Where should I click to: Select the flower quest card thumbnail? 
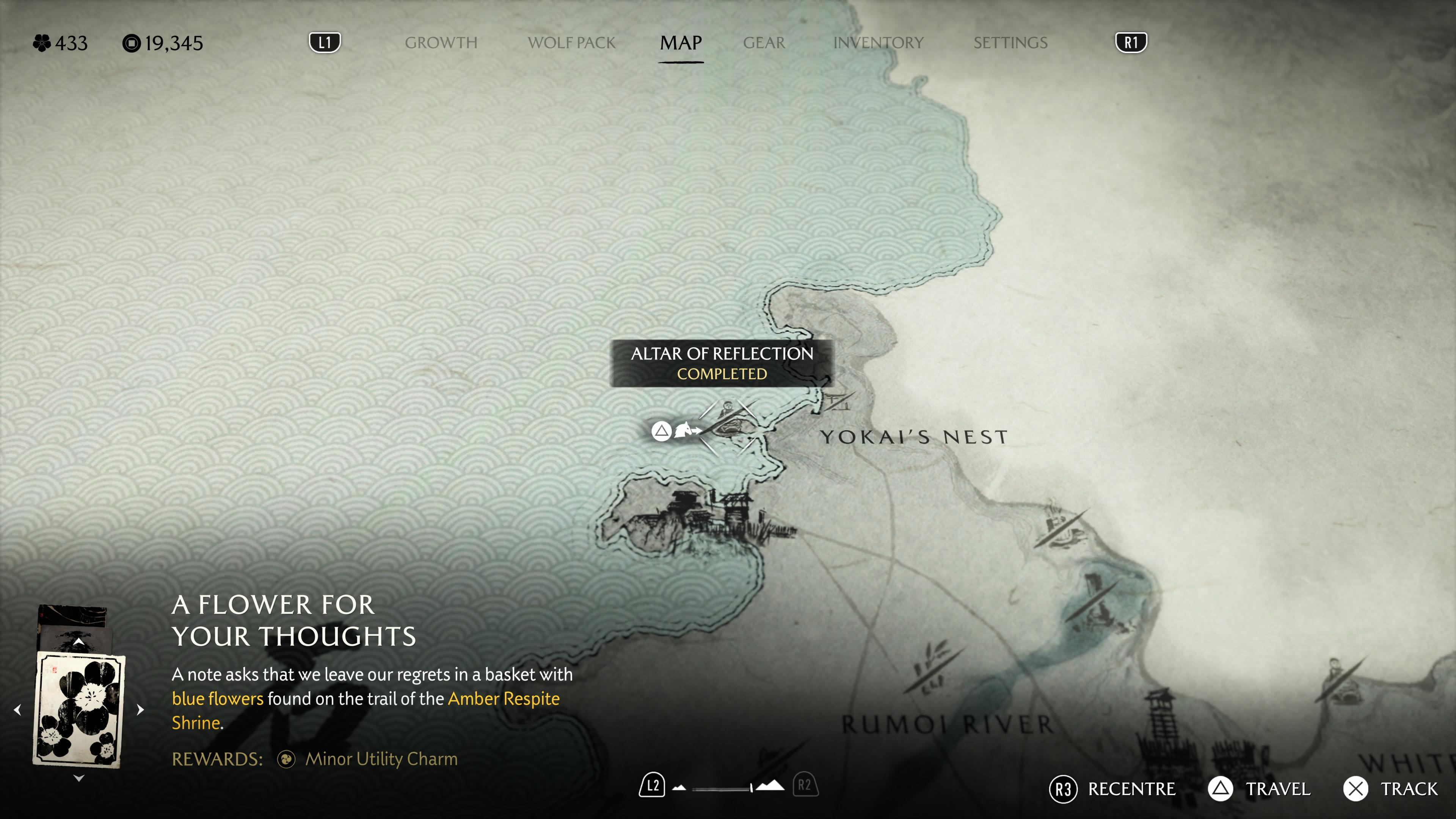click(78, 709)
